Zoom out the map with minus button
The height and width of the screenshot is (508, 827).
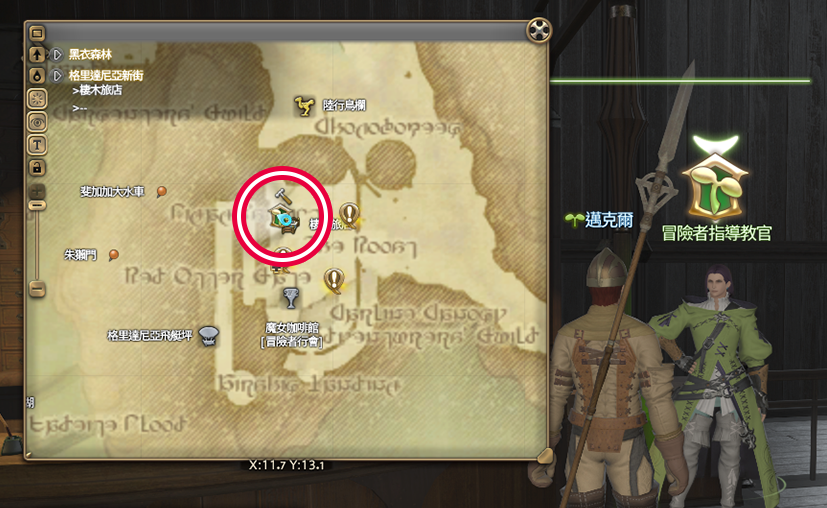click(37, 289)
